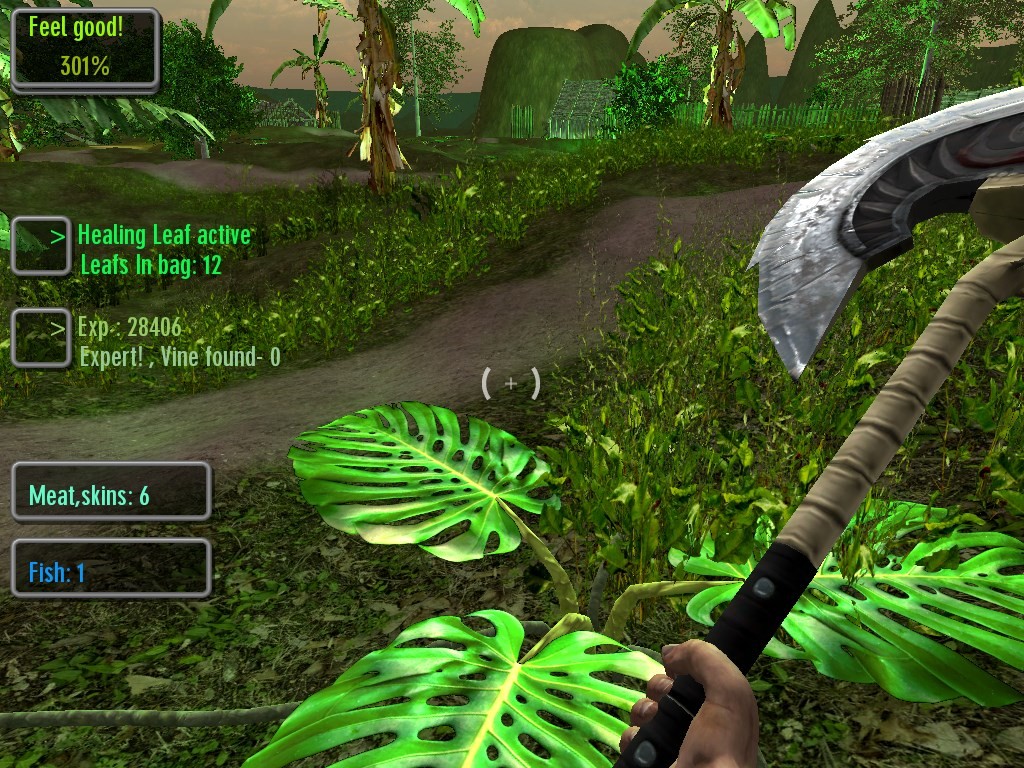The image size is (1024, 768).
Task: Select the Fish counter button
Action: [x=111, y=570]
